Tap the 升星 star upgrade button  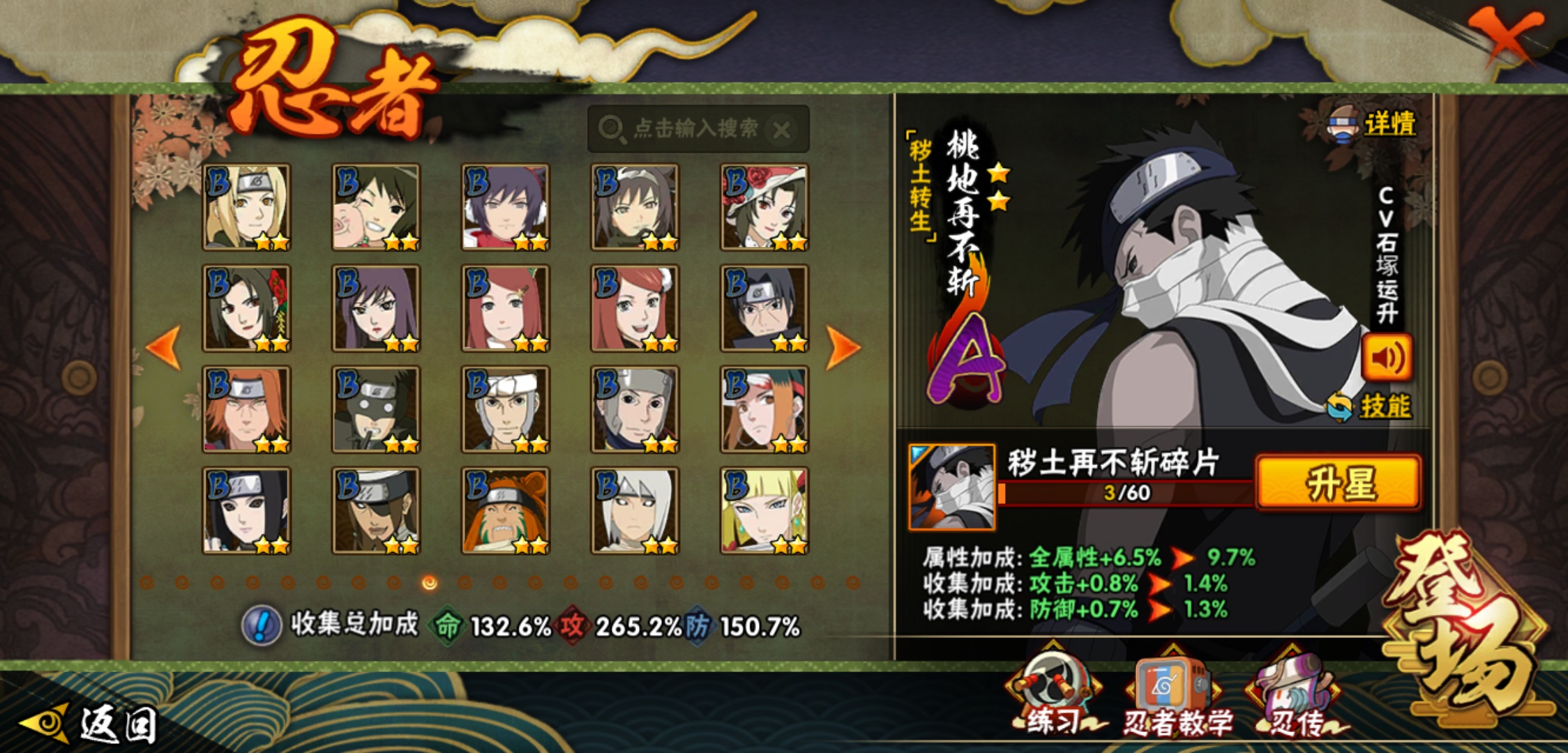[x=1339, y=483]
